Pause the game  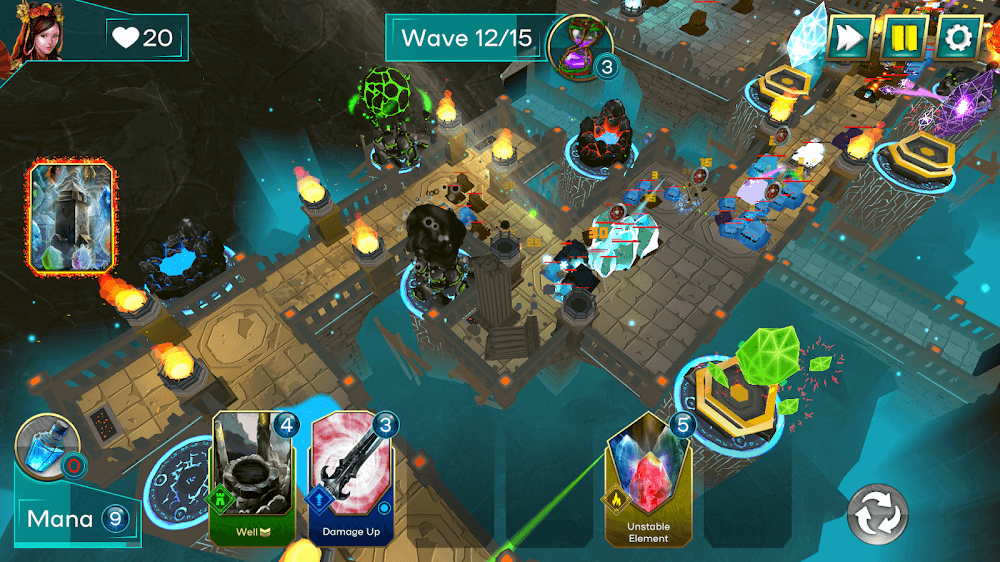[x=904, y=38]
